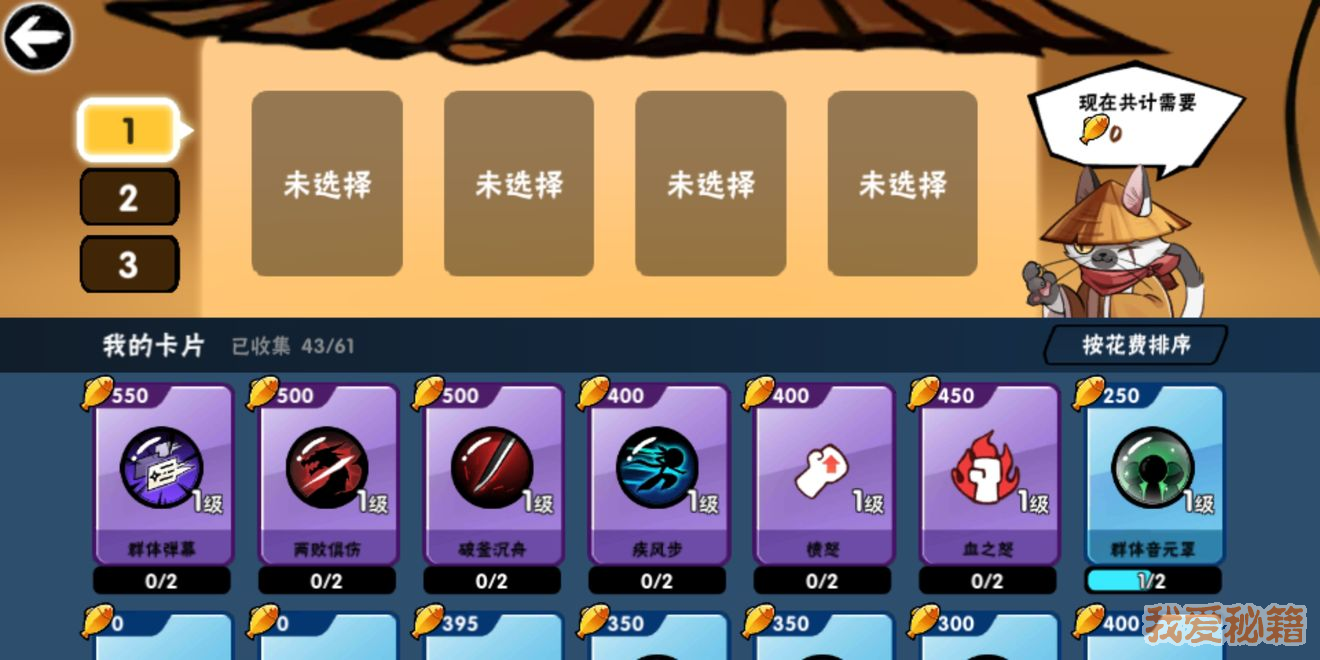Switch to deck tab 1
This screenshot has height=660, width=1320.
click(x=128, y=130)
